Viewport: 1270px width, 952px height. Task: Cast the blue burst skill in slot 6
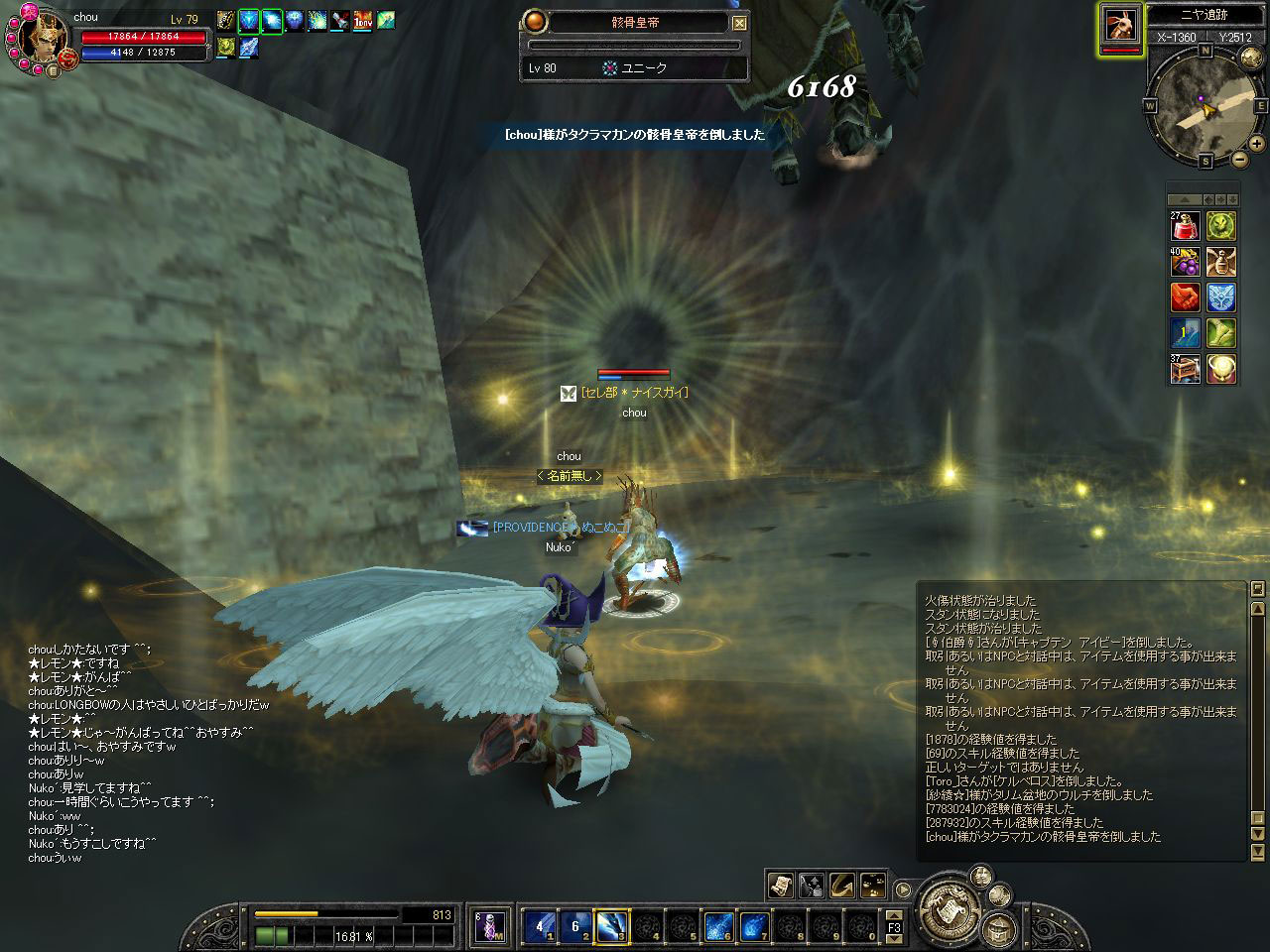tap(718, 927)
